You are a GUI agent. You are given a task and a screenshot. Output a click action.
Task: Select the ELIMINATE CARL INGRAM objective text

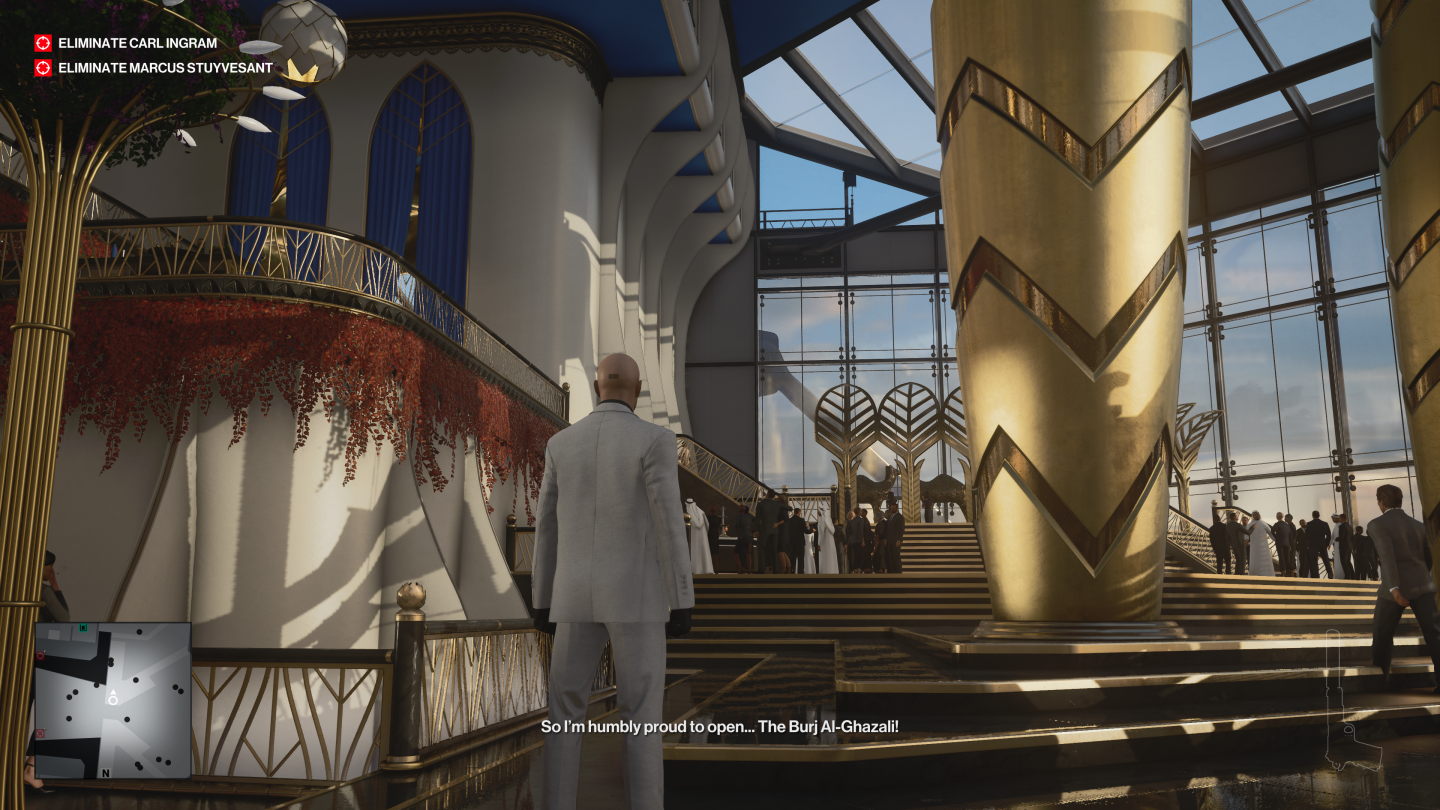(x=137, y=43)
